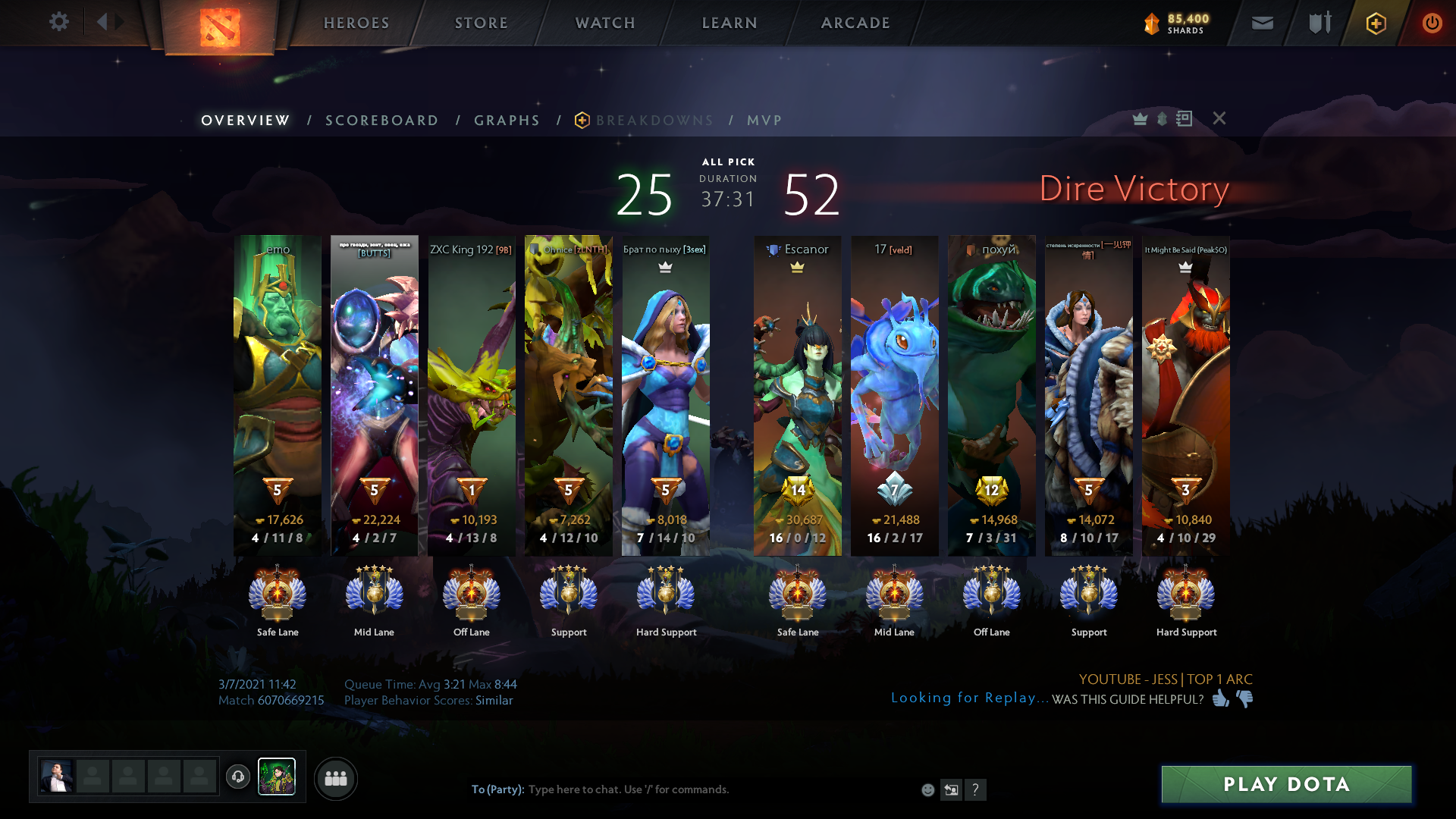Open the mail inbox envelope icon

pos(1262,23)
